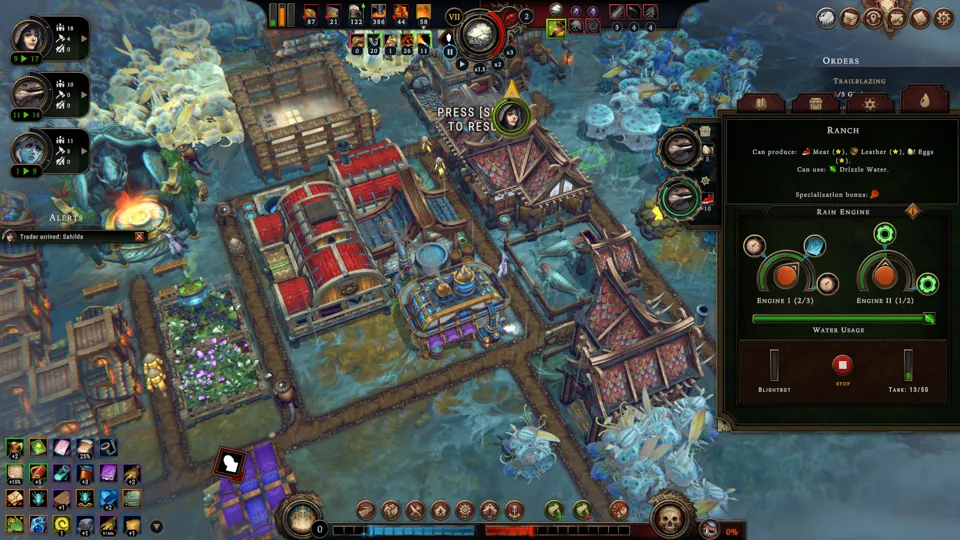Set game speed to x2
Viewport: 960px width, 540px height.
[497, 63]
